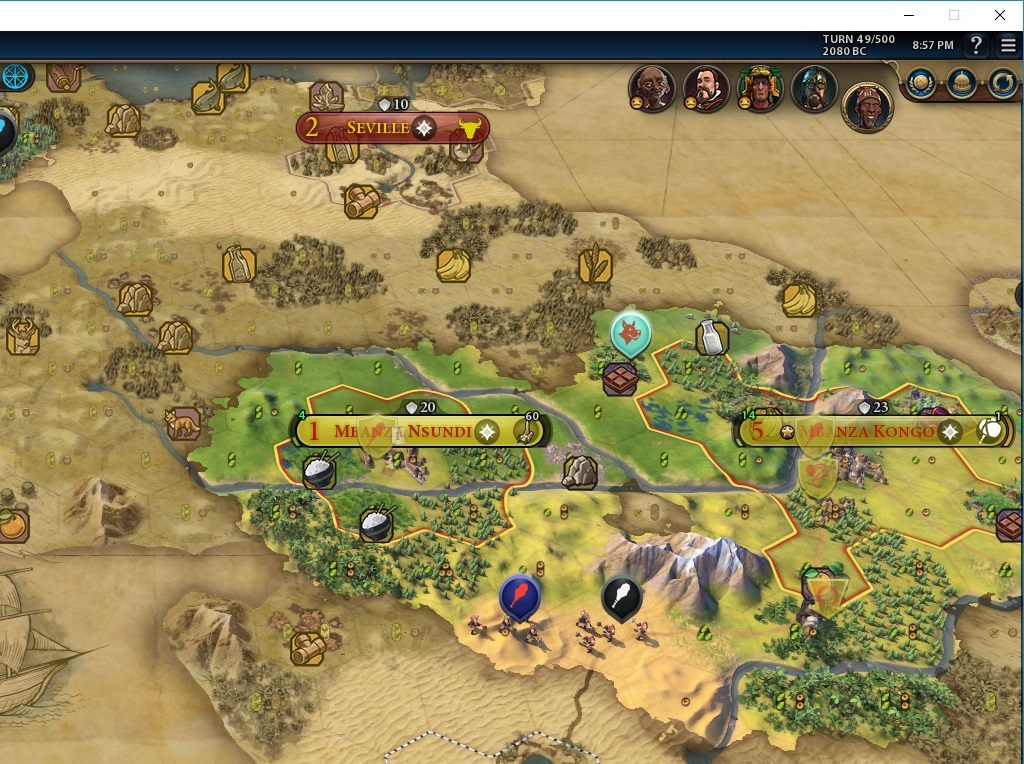1024x764 pixels.
Task: Open the Civilopedia question mark help
Action: [x=976, y=45]
